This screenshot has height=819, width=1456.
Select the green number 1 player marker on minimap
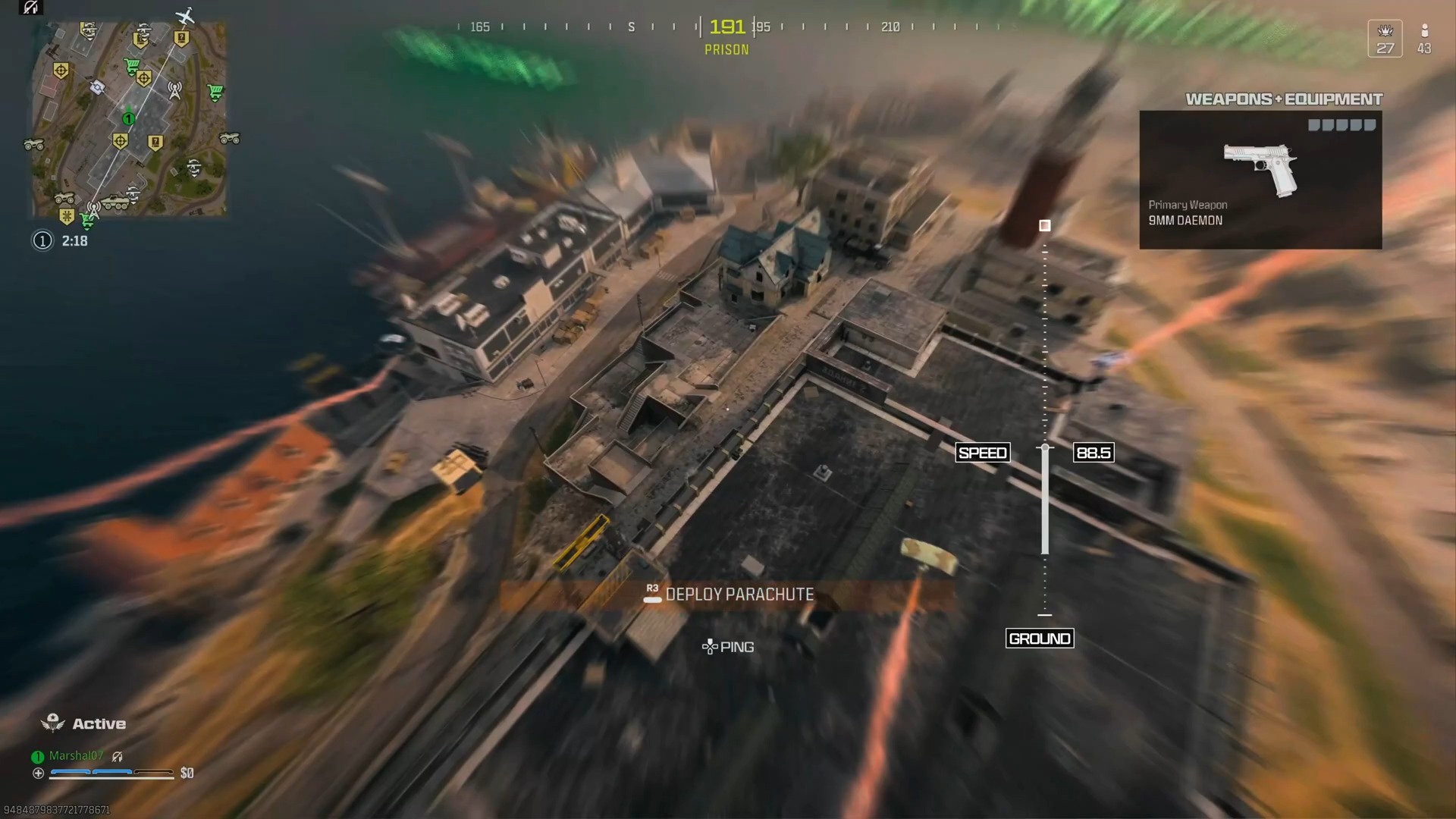click(x=129, y=118)
